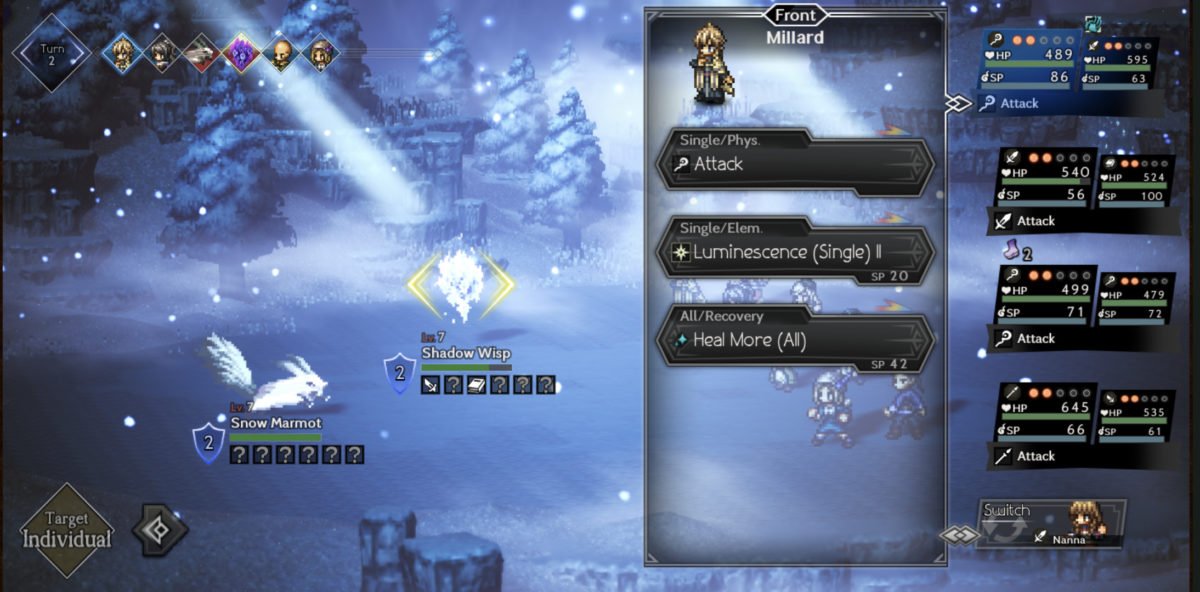Select the party member with 540 HP
The image size is (1200, 592).
[1045, 187]
